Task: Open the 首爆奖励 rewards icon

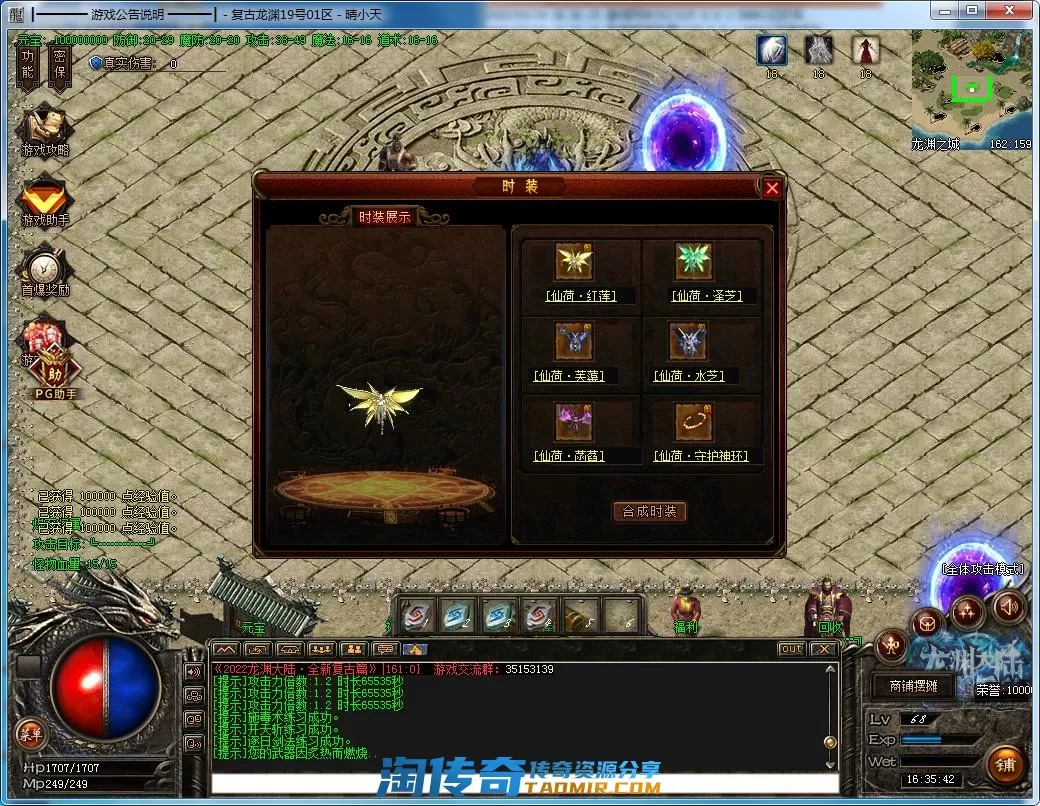Action: pyautogui.click(x=44, y=269)
